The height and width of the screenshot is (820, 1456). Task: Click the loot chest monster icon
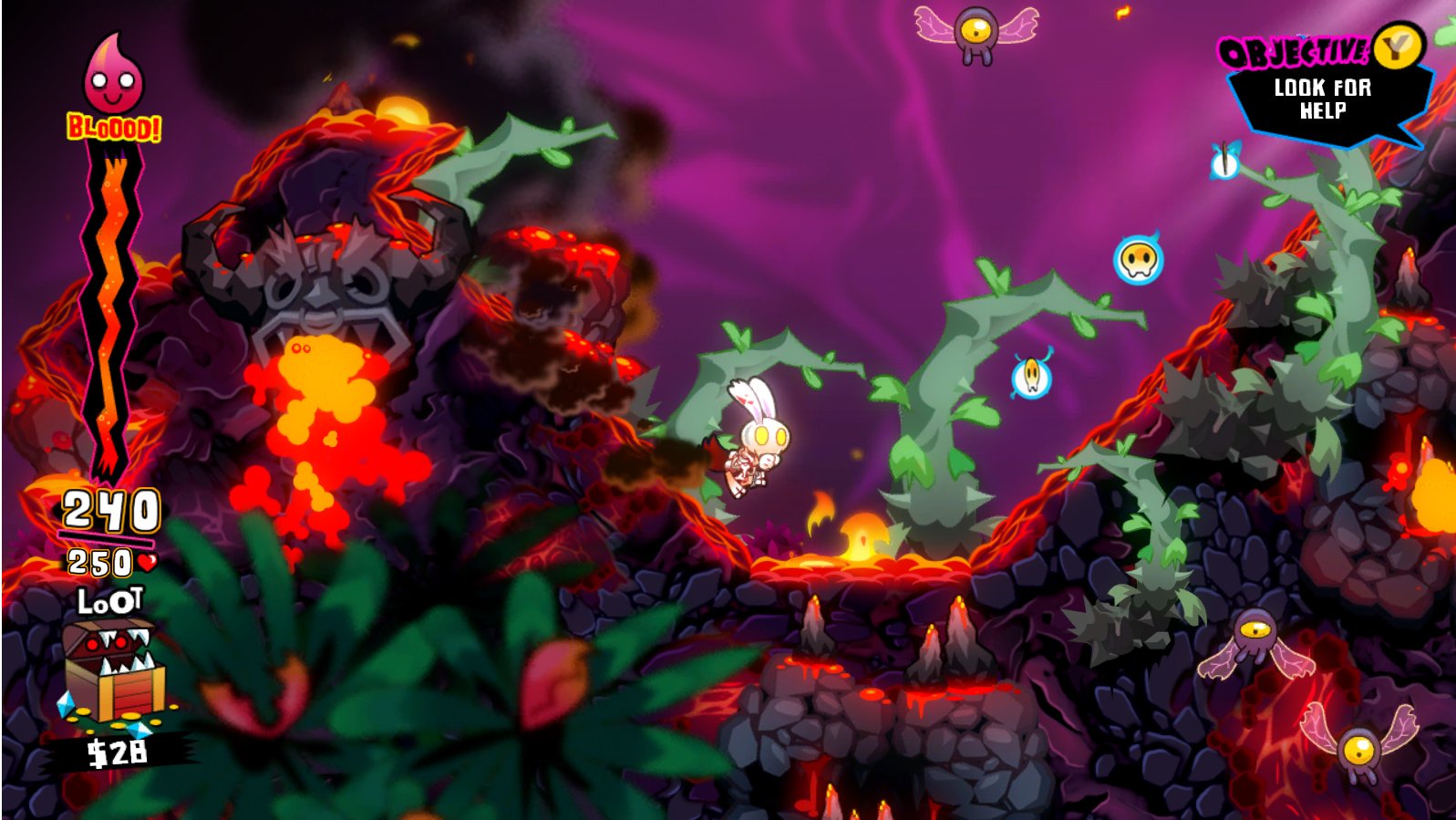click(x=114, y=670)
